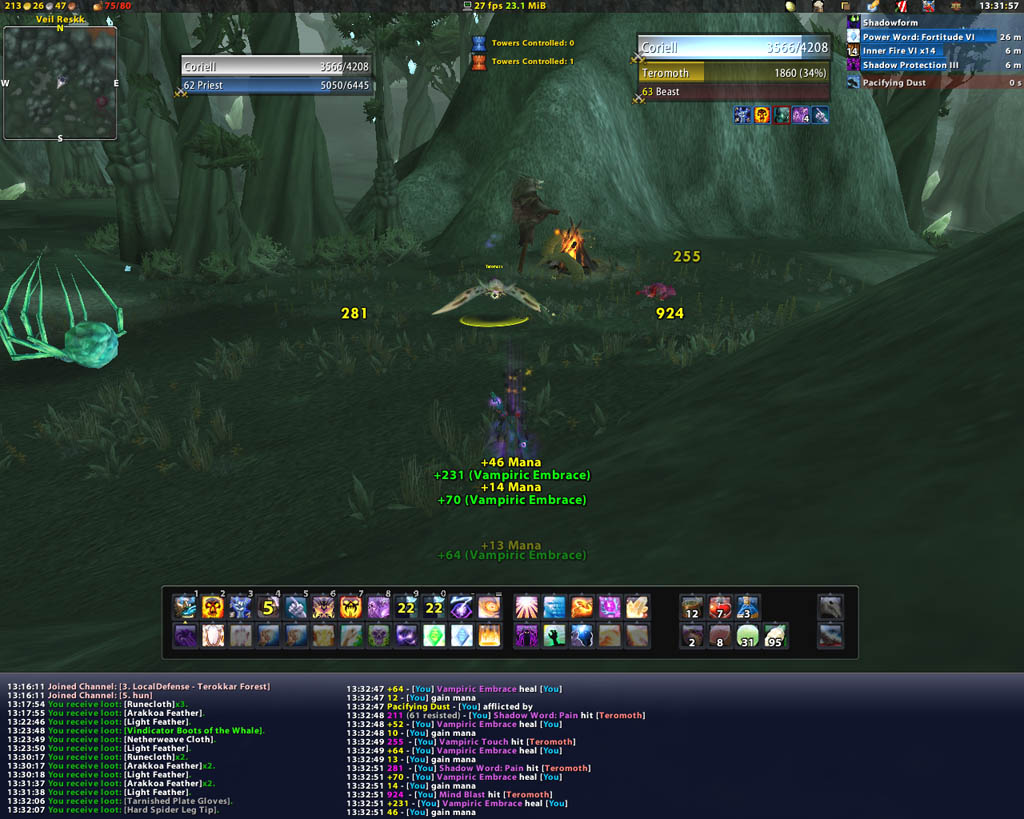The width and height of the screenshot is (1024, 819).
Task: Use the green orb item with 31 stacks
Action: tap(747, 636)
